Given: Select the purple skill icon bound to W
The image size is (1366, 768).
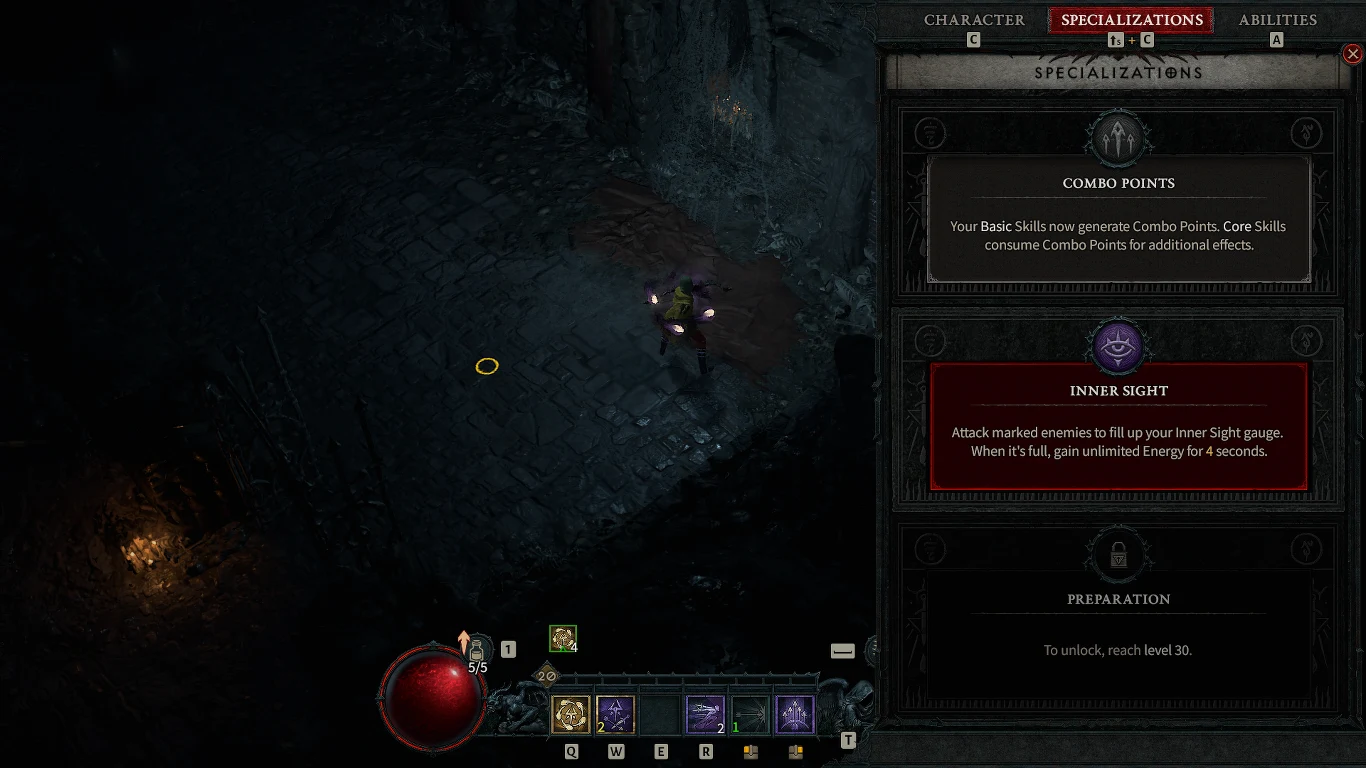Looking at the screenshot, I should click(616, 713).
